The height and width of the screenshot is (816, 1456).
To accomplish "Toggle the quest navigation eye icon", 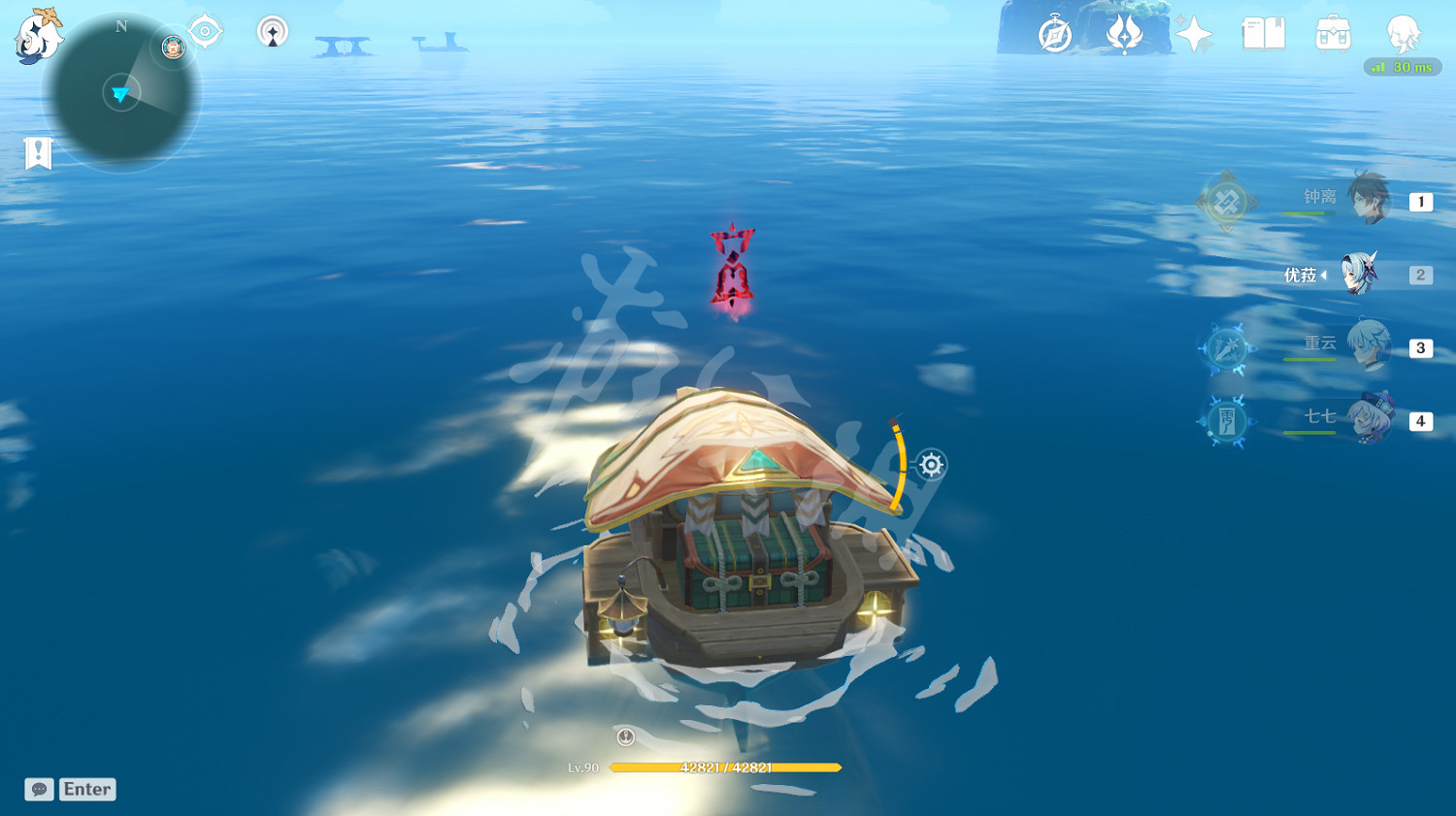I will coord(204,30).
